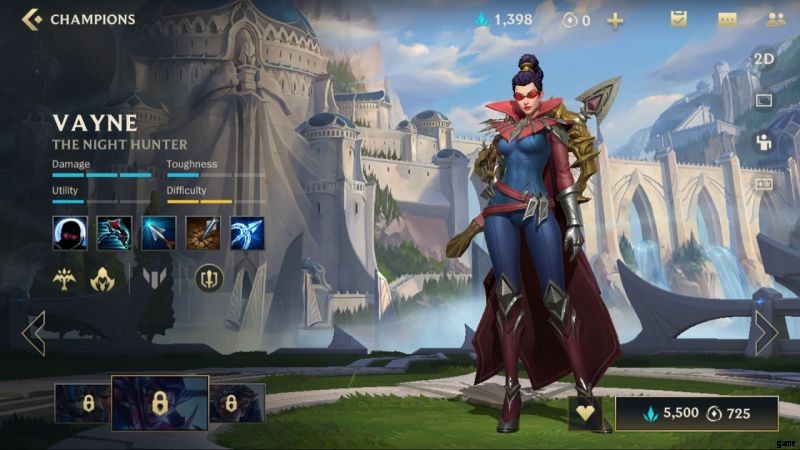The width and height of the screenshot is (800, 450).
Task: Click the character pose icon
Action: (x=764, y=142)
